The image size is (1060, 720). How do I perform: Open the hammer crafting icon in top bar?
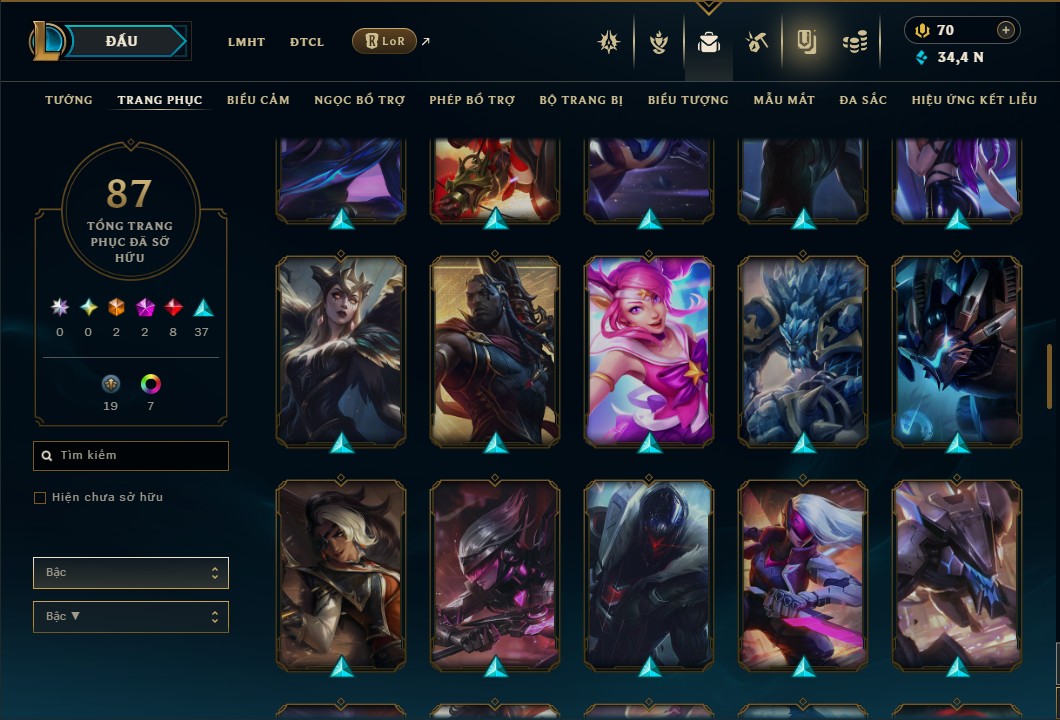756,42
